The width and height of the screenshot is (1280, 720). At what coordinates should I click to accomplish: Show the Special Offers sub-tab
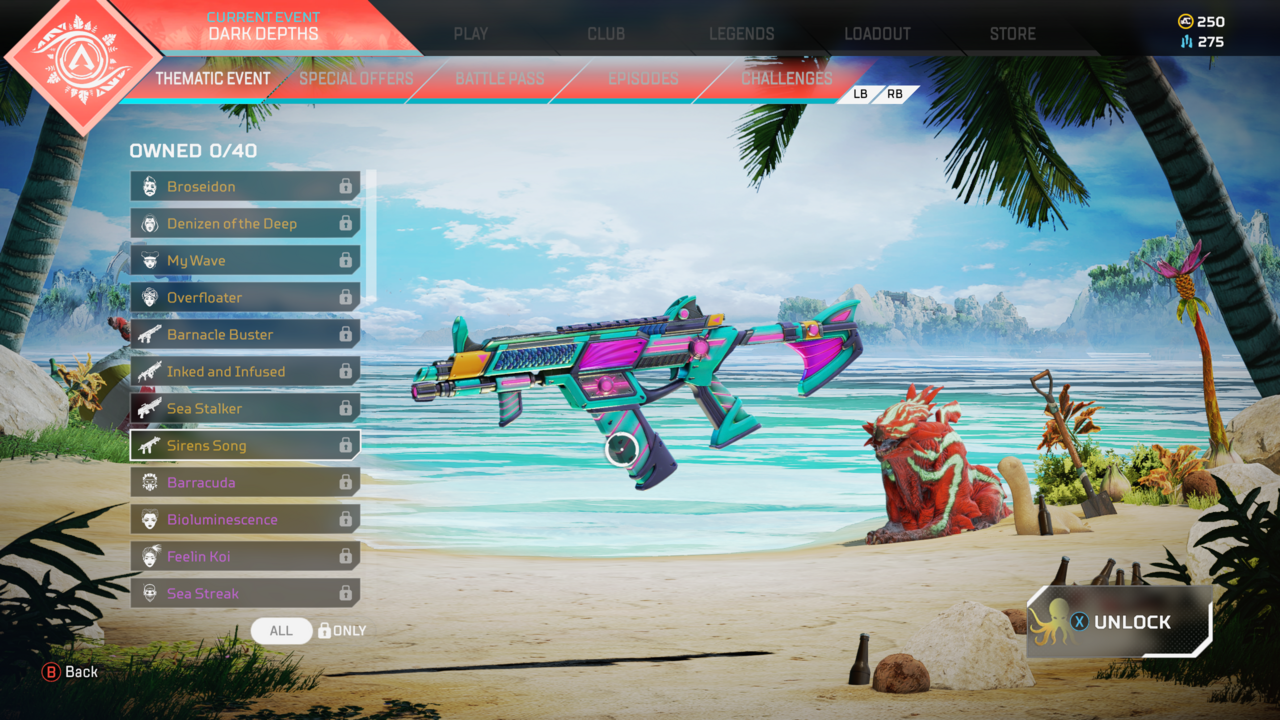click(356, 78)
